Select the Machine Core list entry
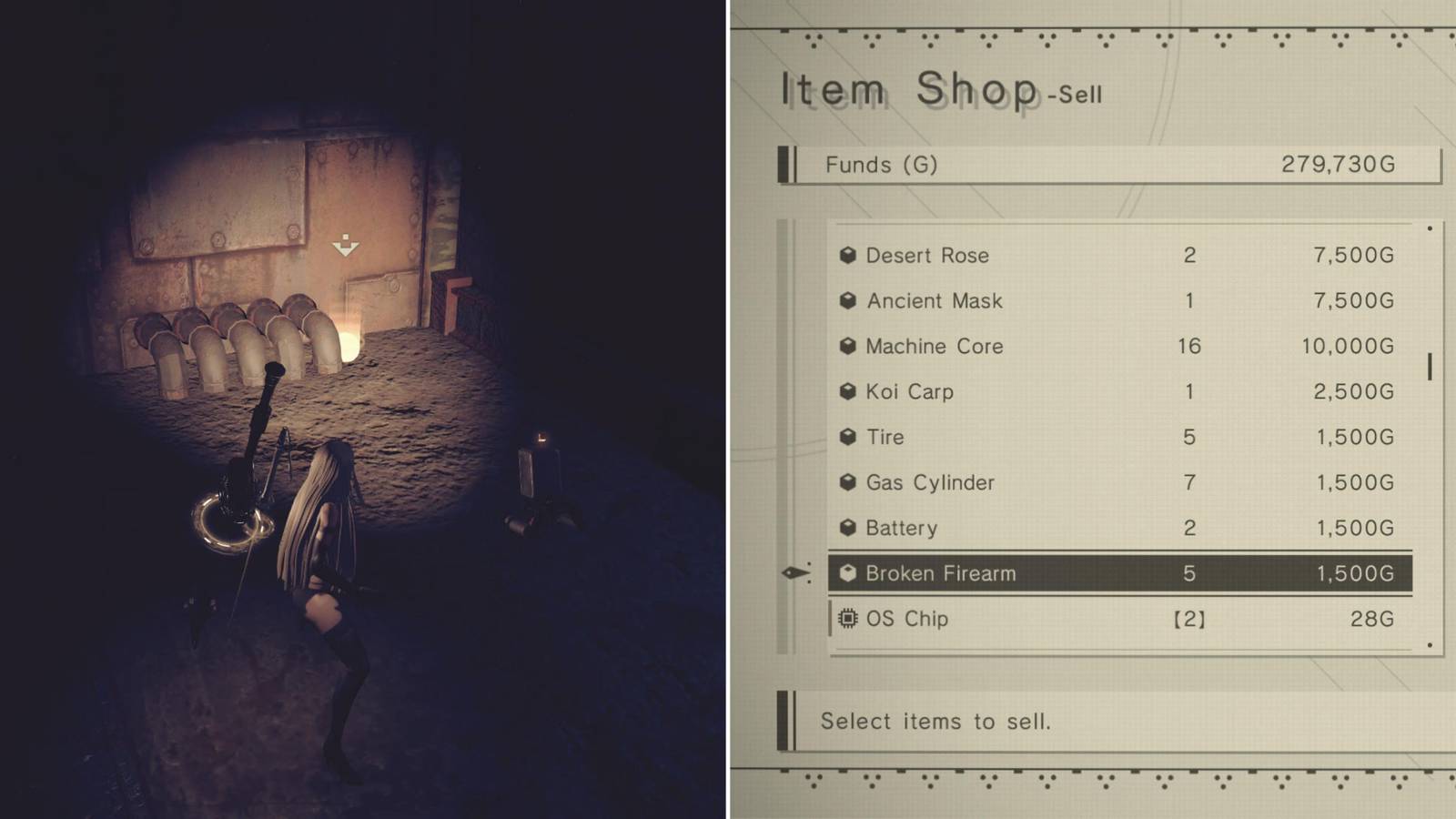 [1119, 347]
